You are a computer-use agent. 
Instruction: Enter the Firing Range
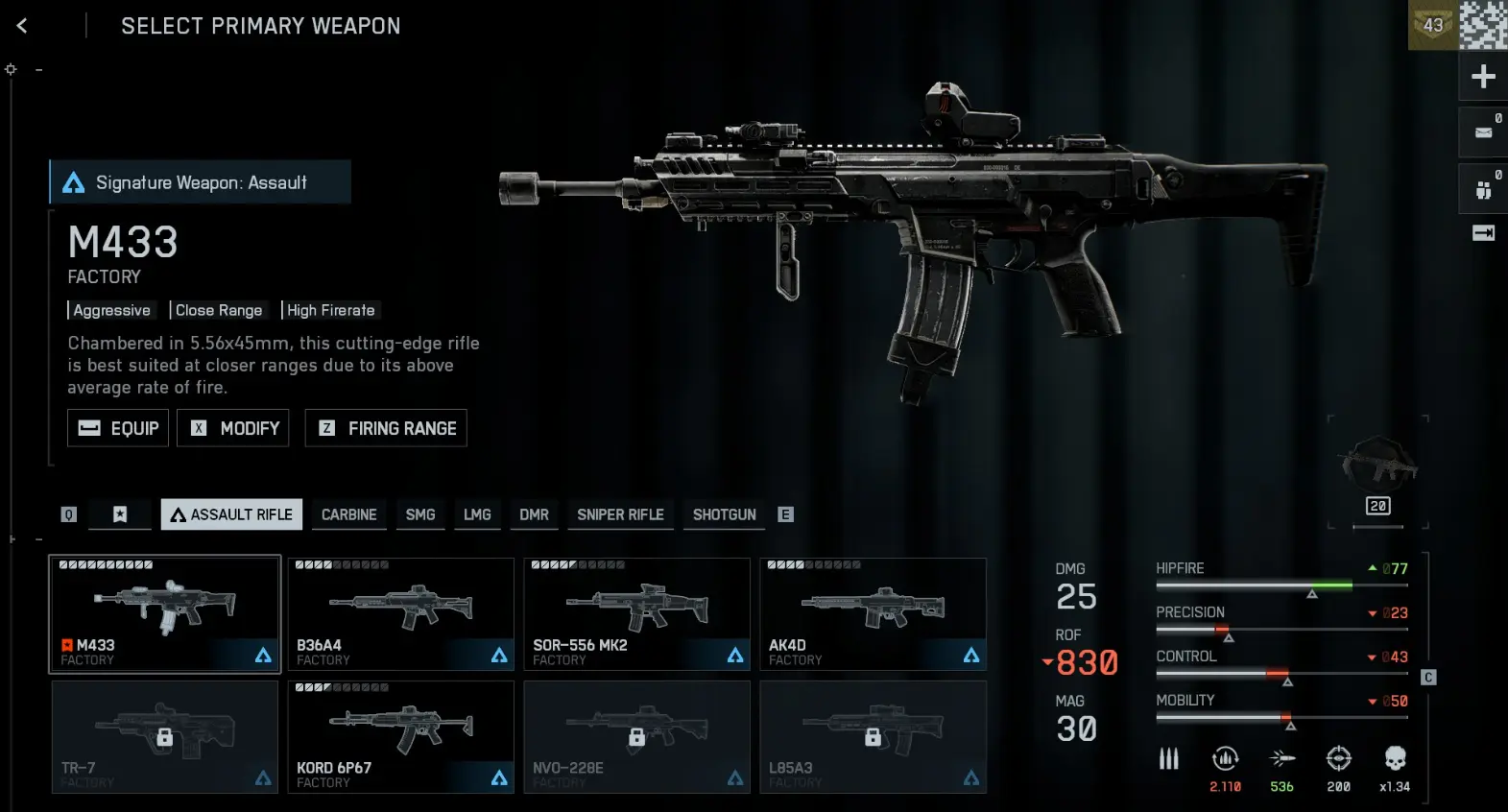pos(386,428)
